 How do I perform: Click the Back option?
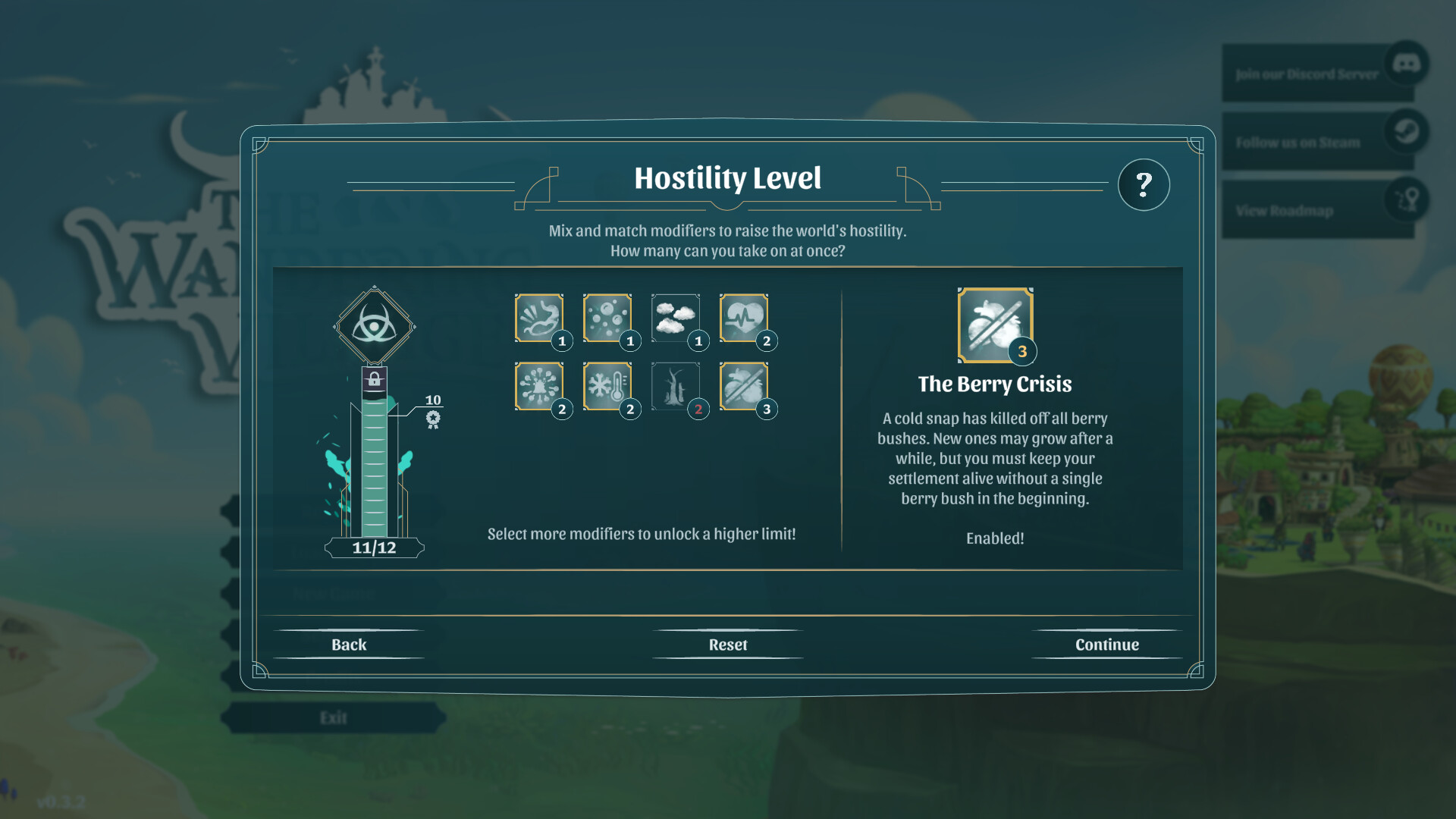coord(349,644)
